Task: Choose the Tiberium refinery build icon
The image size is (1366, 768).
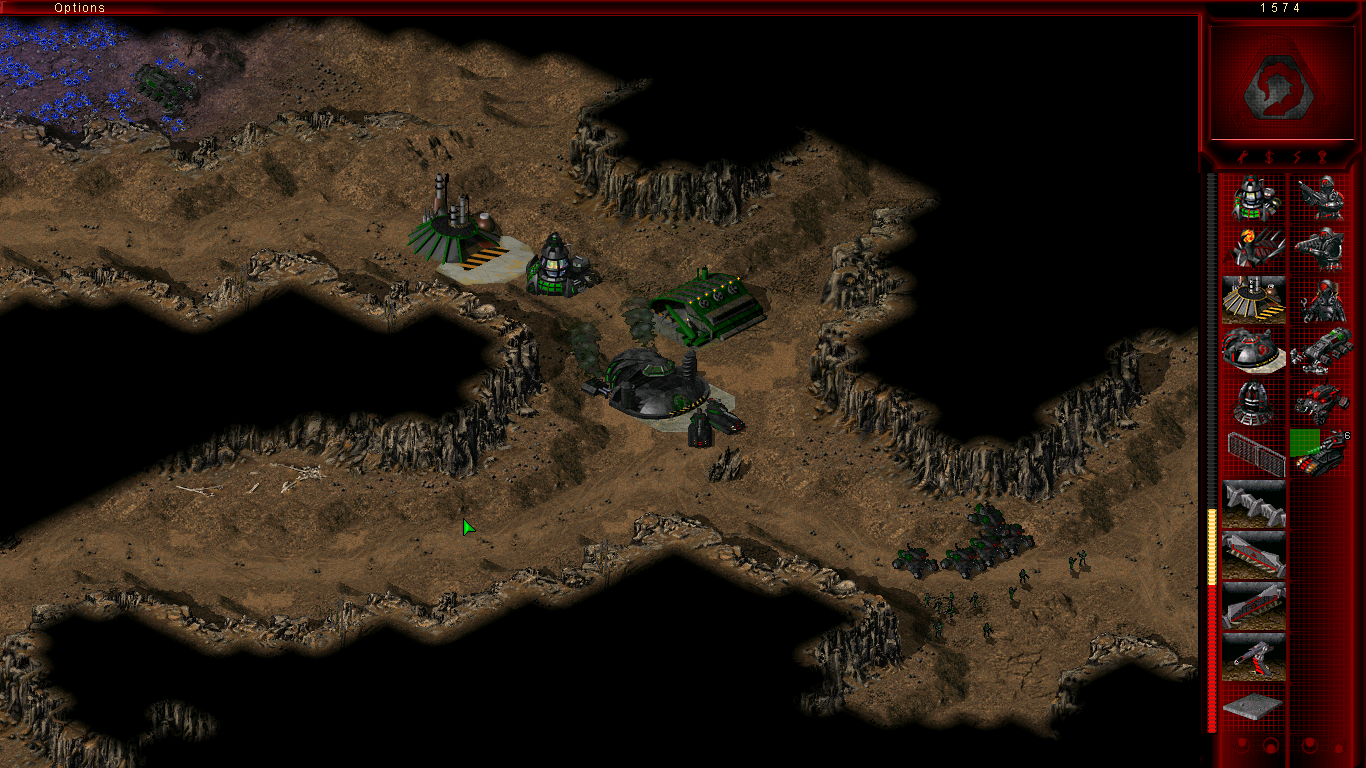Action: point(1253,299)
